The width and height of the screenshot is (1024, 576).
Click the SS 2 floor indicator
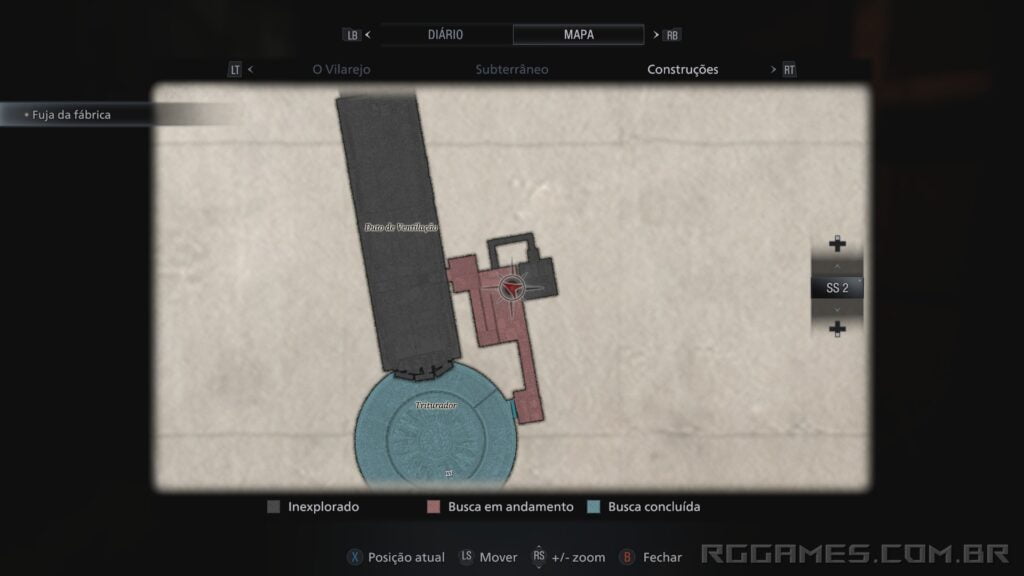click(x=837, y=288)
